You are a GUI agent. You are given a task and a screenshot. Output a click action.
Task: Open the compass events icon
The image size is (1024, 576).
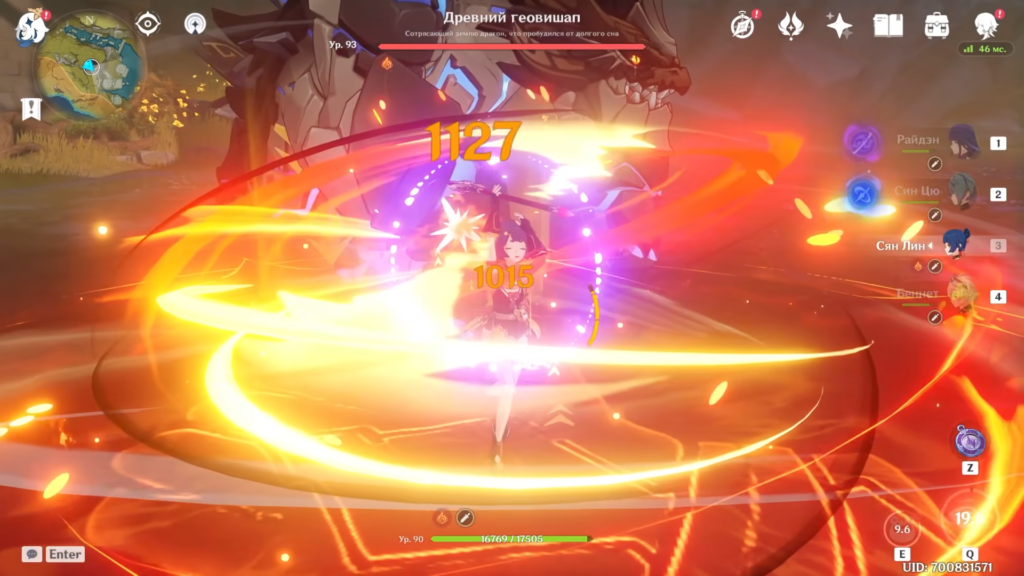pyautogui.click(x=742, y=26)
